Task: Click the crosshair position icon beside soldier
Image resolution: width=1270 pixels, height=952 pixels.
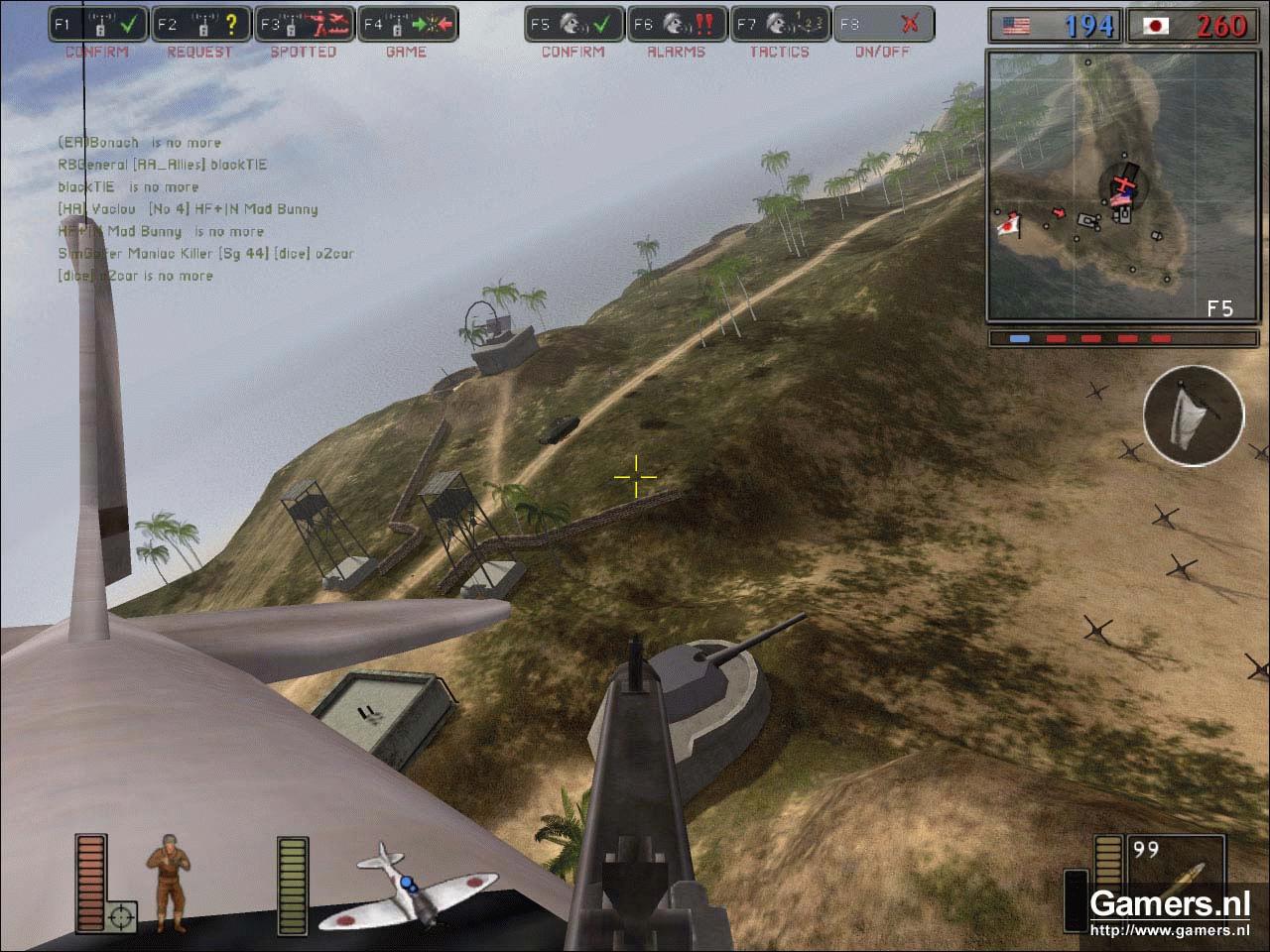Action: [x=122, y=917]
